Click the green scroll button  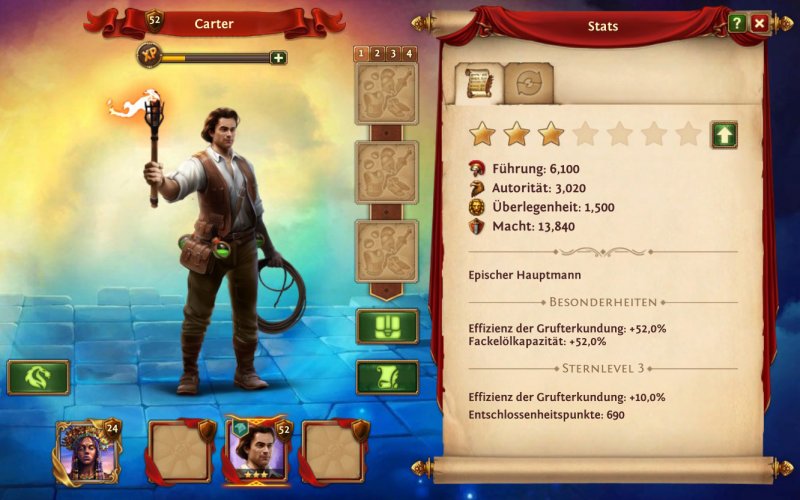[x=387, y=377]
